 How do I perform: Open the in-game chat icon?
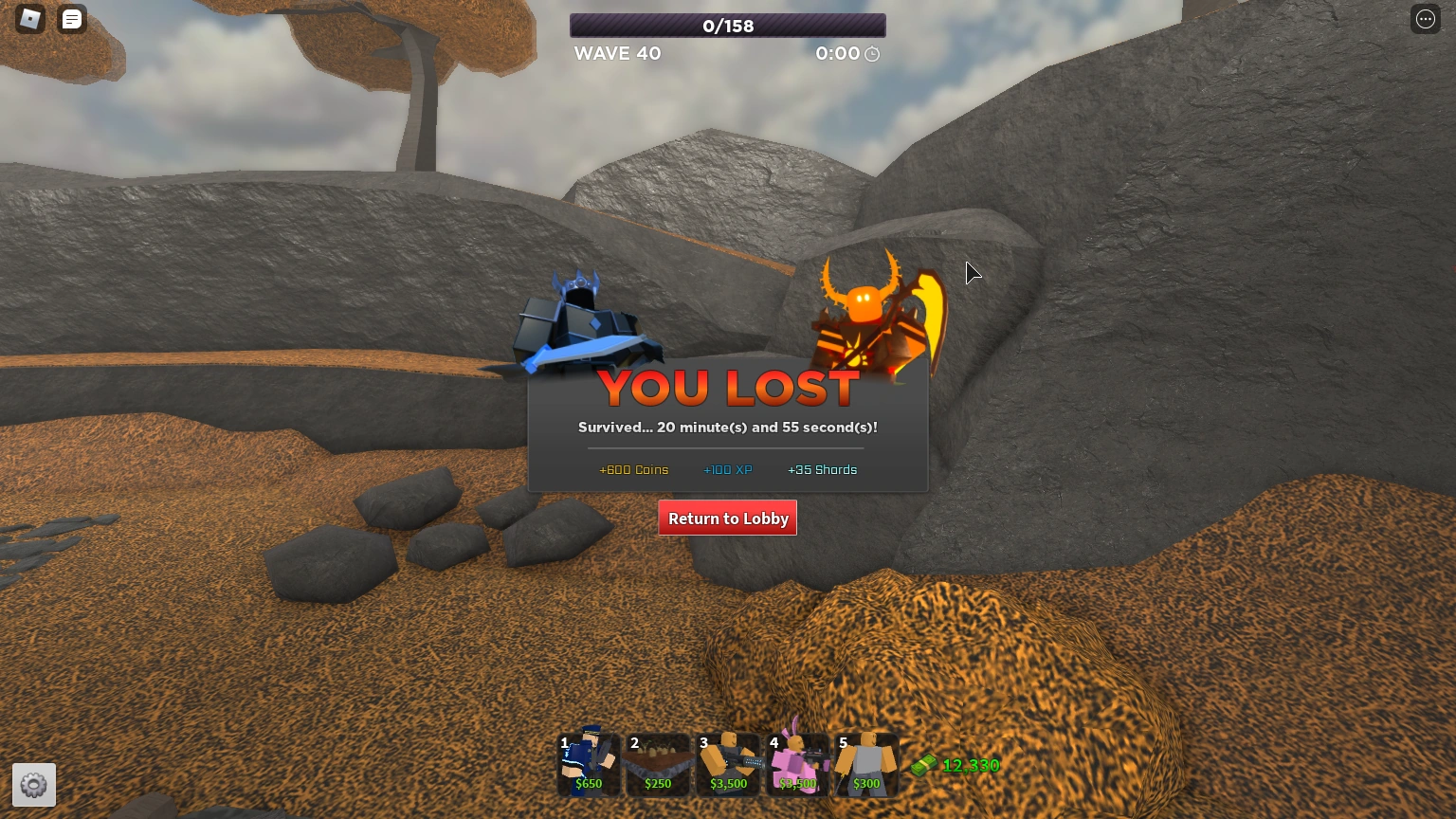click(x=72, y=19)
